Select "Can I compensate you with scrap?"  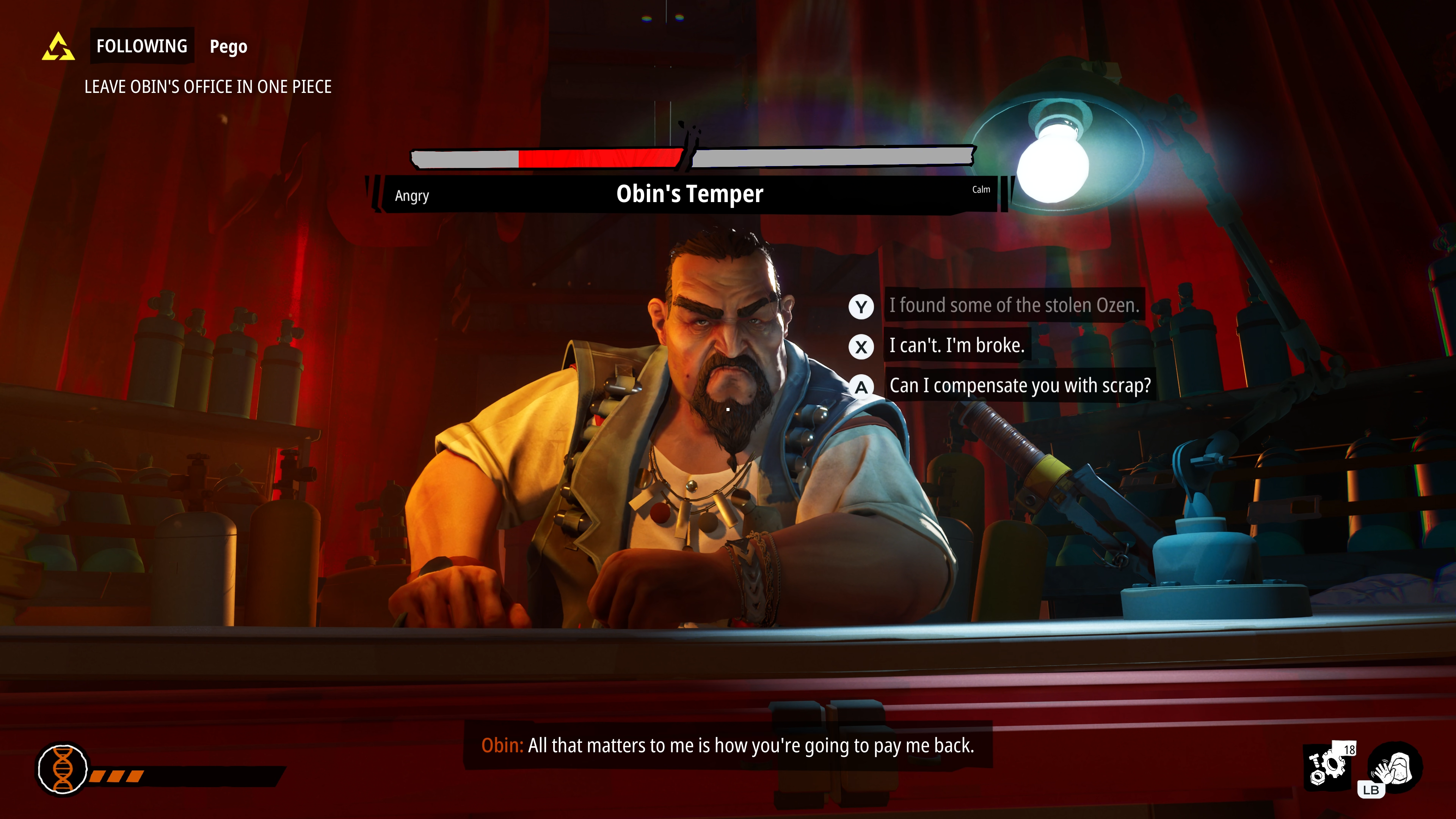pos(1020,386)
